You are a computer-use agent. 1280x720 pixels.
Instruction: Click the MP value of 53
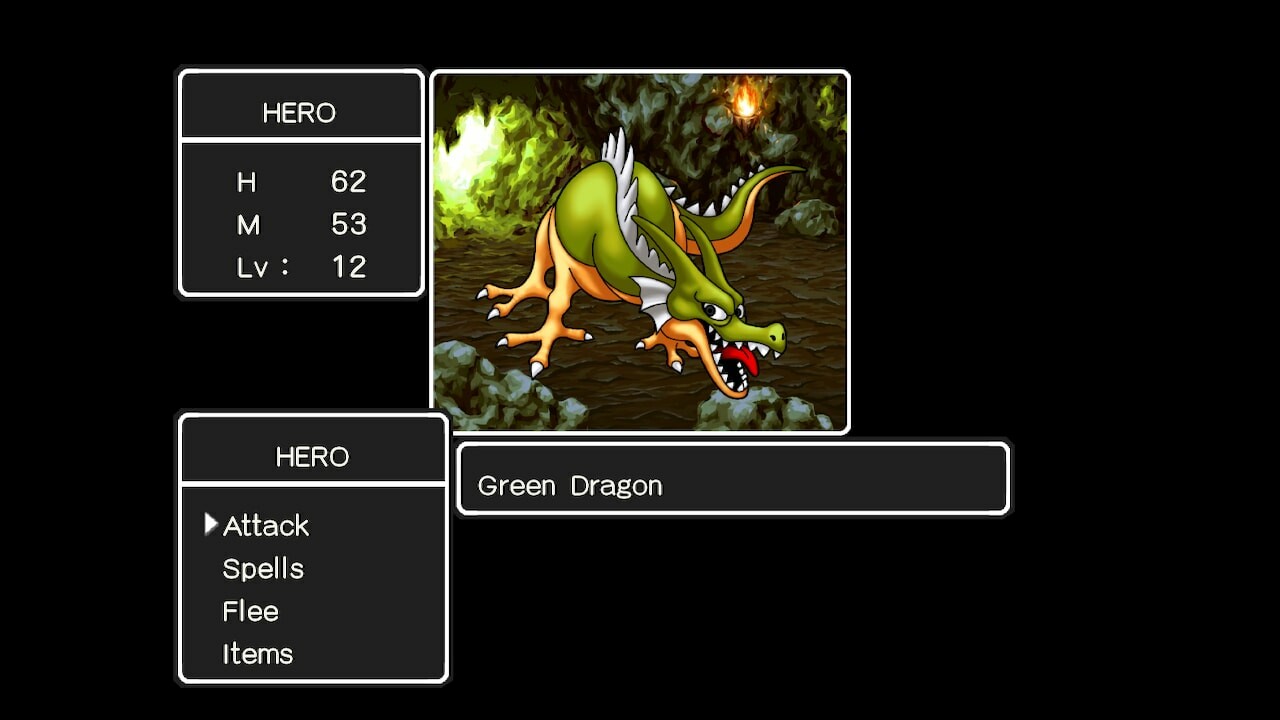click(x=351, y=224)
